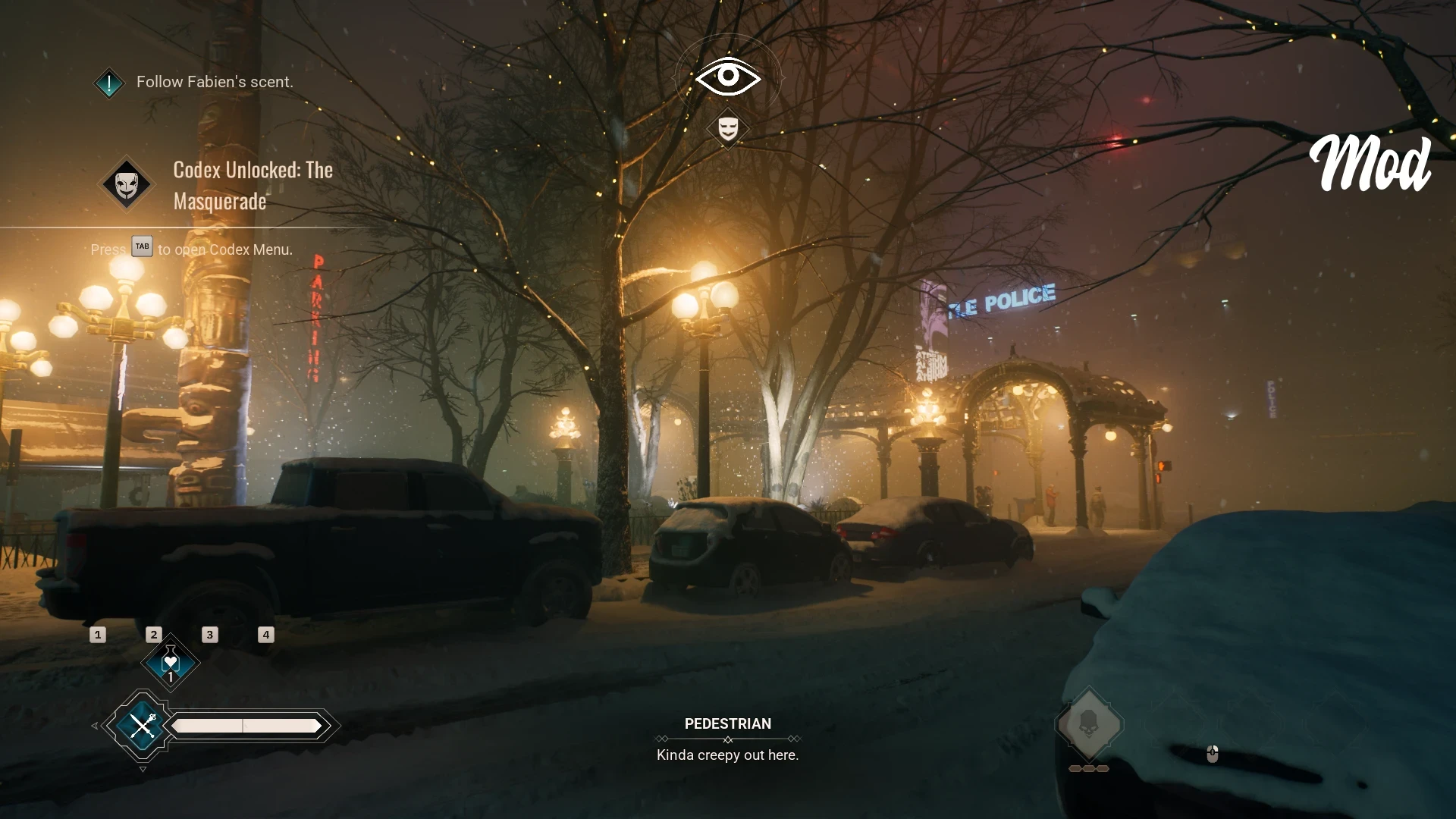Activate the skull ability diamond

pos(1089,724)
